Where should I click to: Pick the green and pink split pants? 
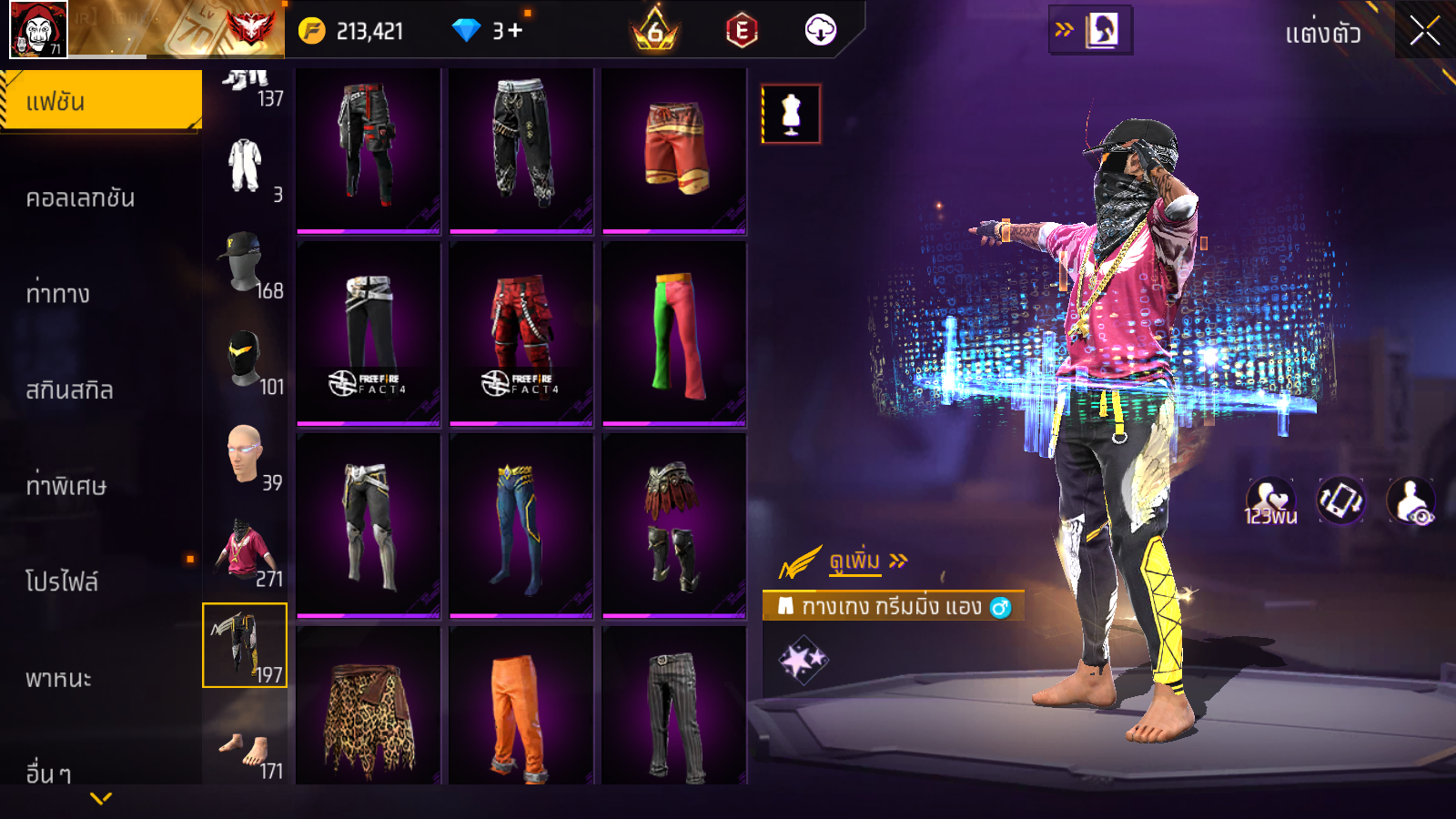pos(674,333)
